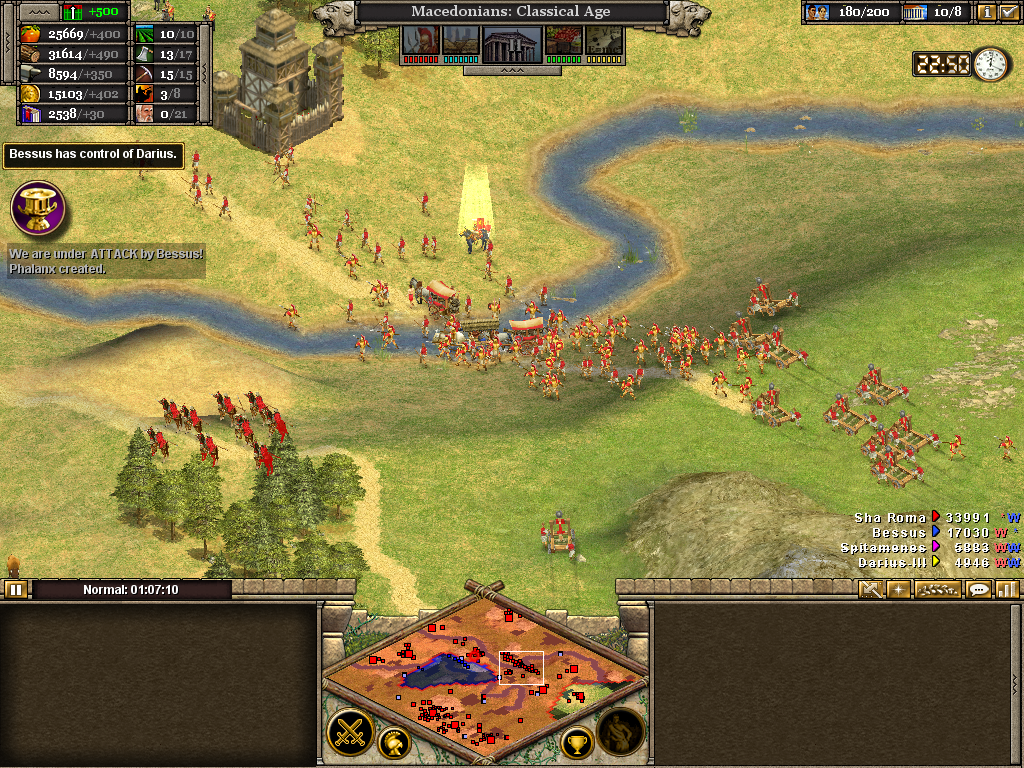
Task: Show the score chart bars button
Action: pyautogui.click(x=1006, y=589)
